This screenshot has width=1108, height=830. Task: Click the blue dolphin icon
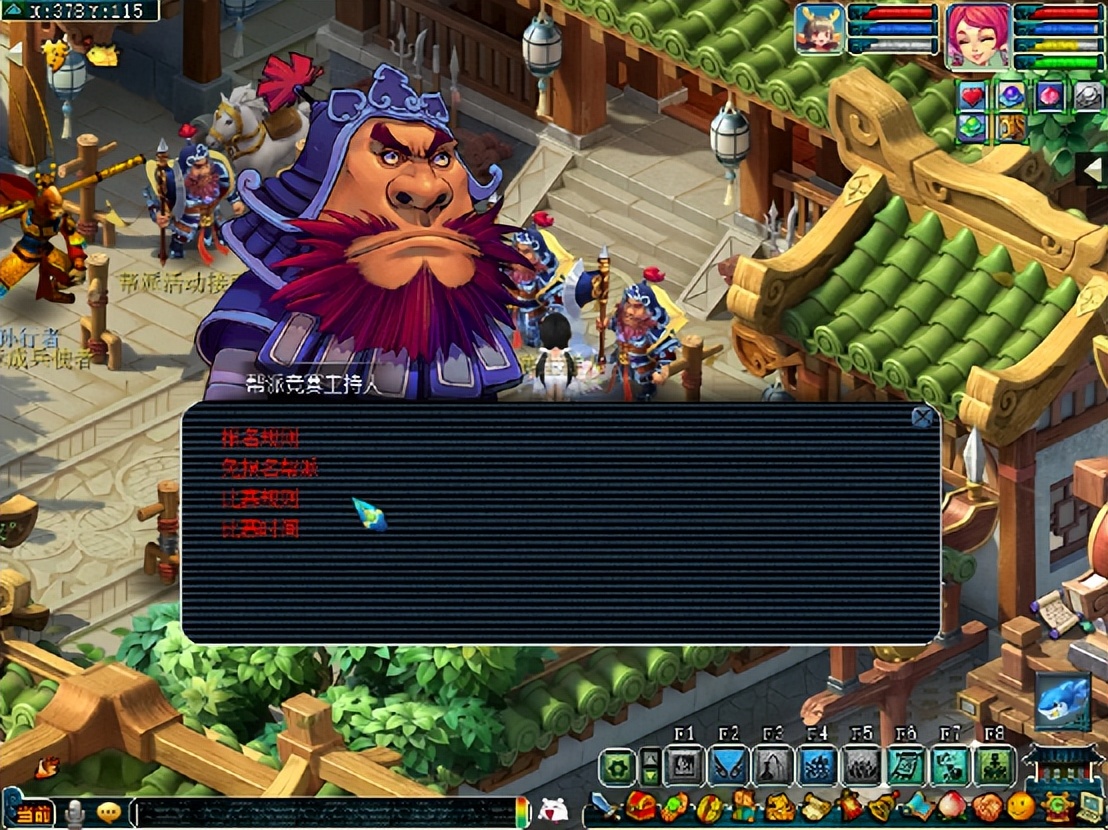pos(1061,700)
